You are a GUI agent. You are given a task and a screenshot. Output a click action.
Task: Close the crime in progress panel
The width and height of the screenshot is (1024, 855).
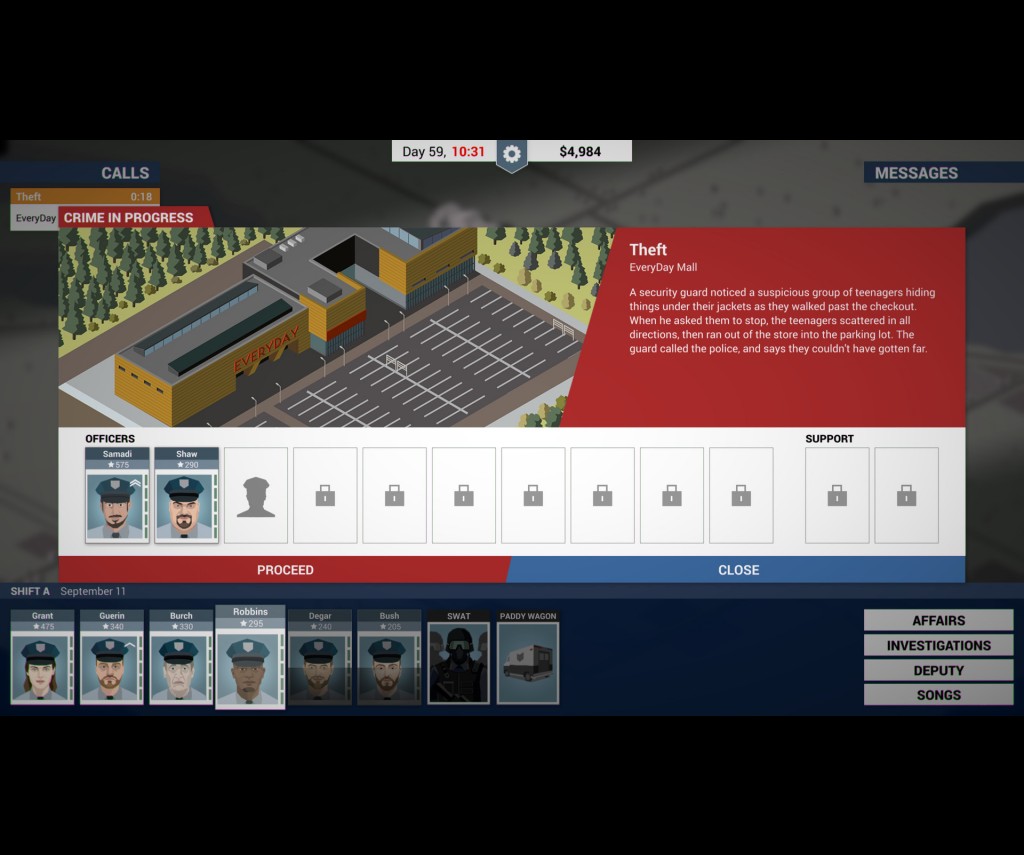738,570
